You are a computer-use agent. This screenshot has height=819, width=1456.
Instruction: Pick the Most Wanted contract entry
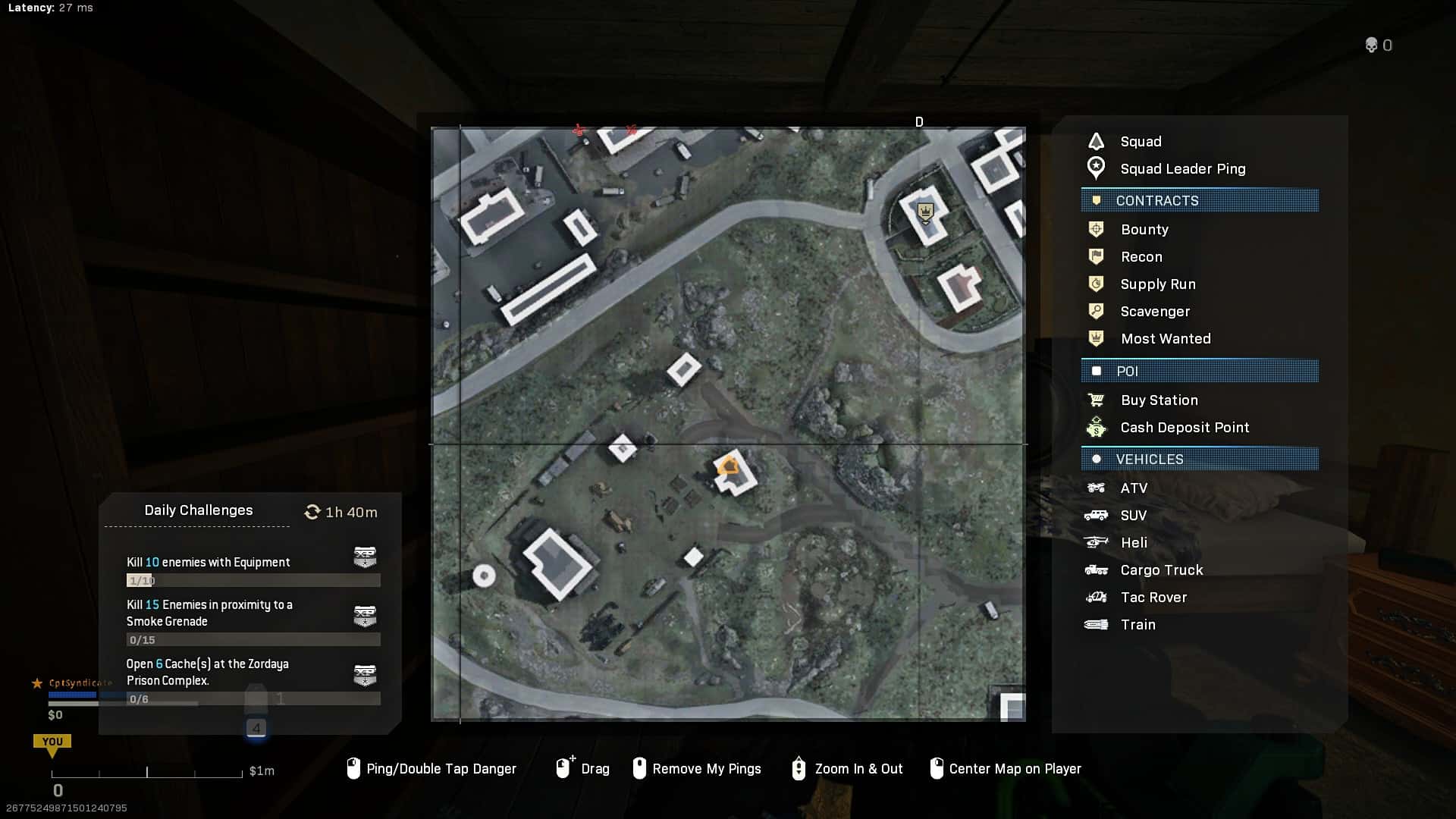click(1165, 339)
